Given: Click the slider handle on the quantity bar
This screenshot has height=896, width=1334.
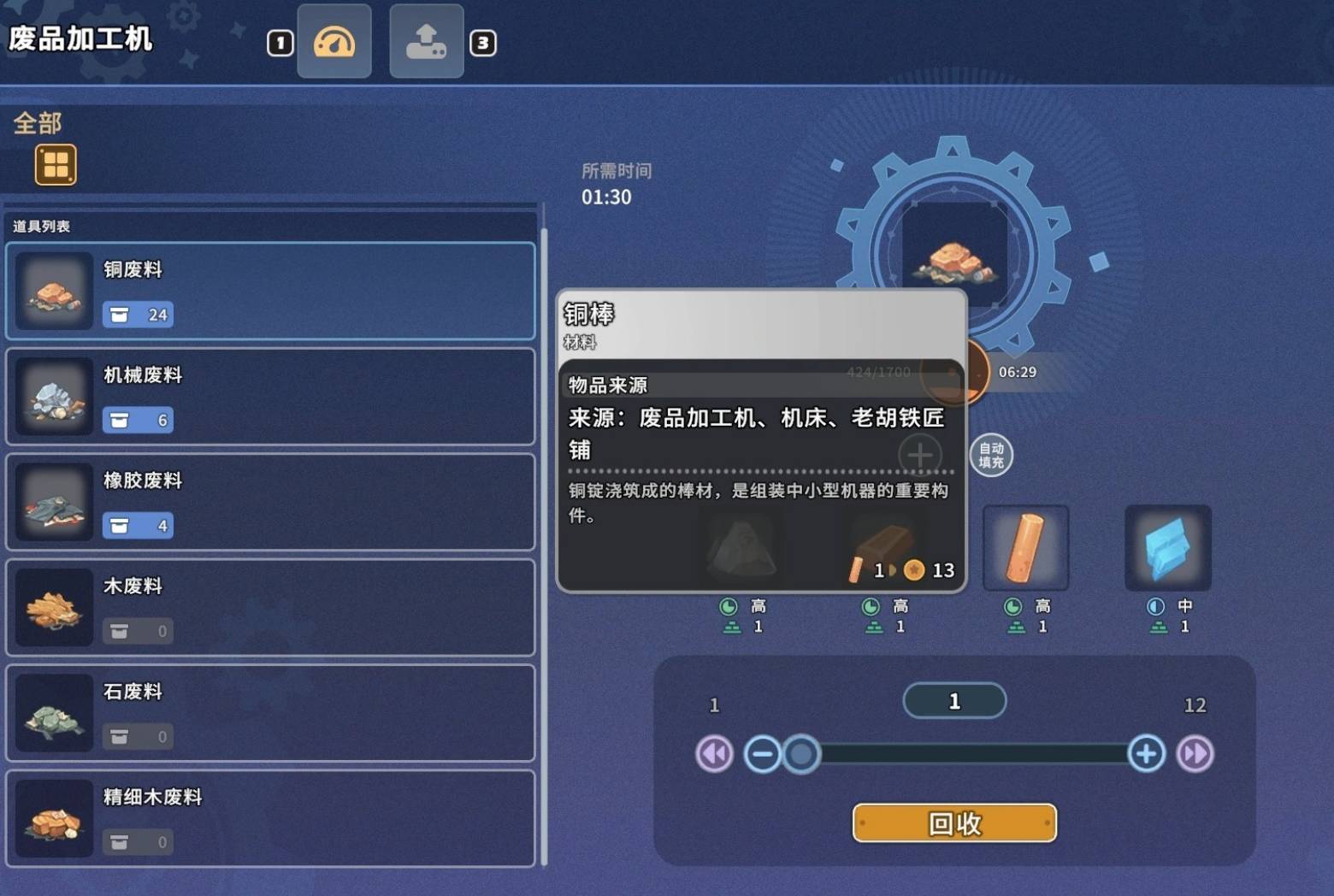Looking at the screenshot, I should tap(801, 754).
